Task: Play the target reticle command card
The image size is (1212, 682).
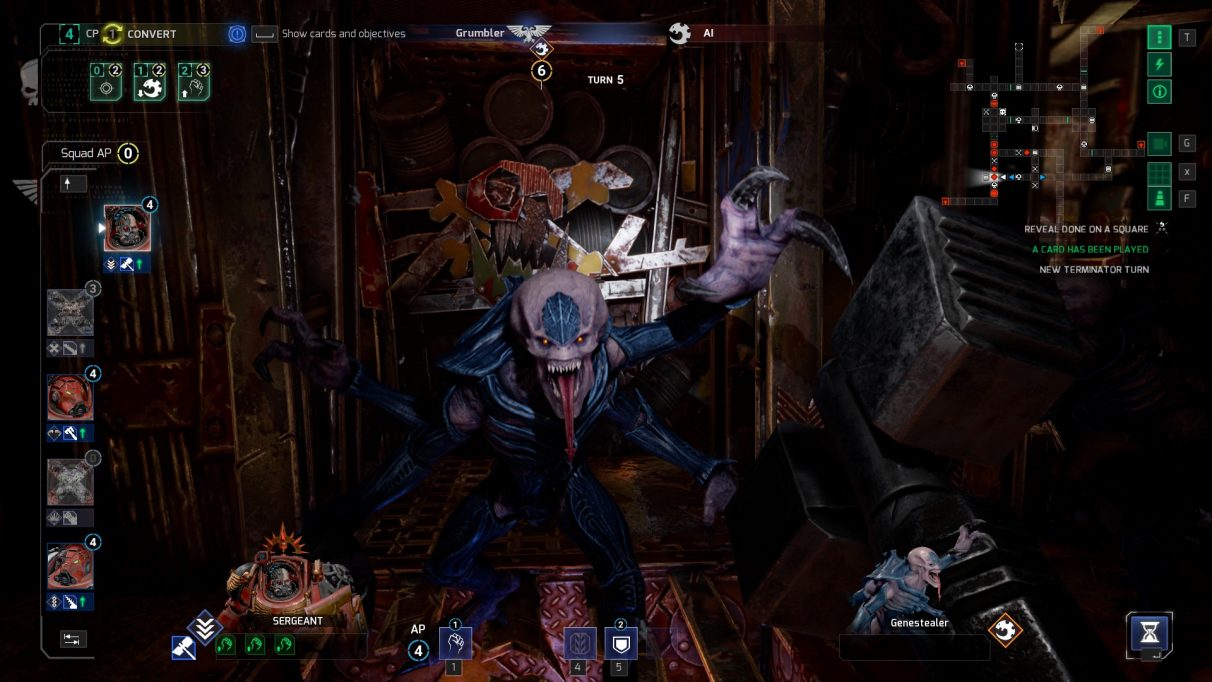Action: click(106, 84)
